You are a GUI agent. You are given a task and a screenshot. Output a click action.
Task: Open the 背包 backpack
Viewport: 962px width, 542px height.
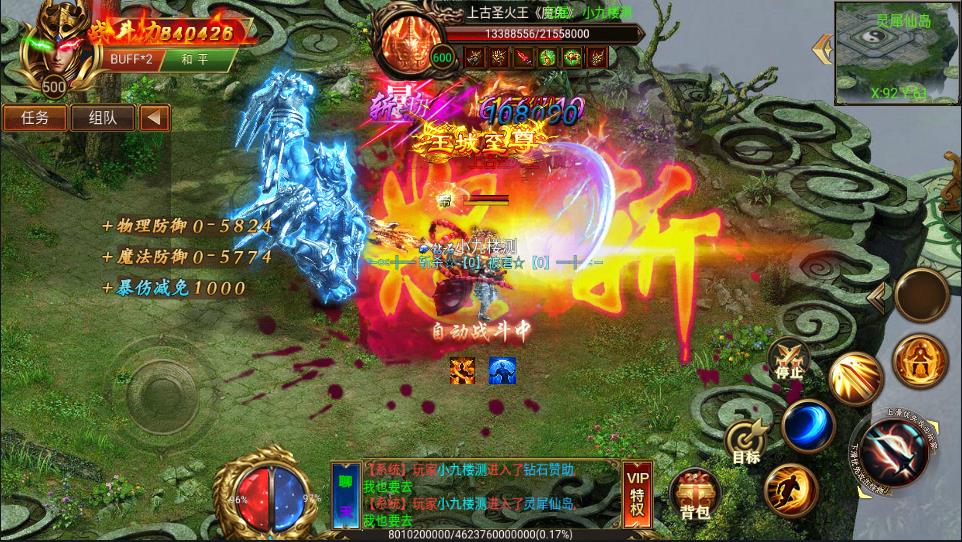[696, 495]
